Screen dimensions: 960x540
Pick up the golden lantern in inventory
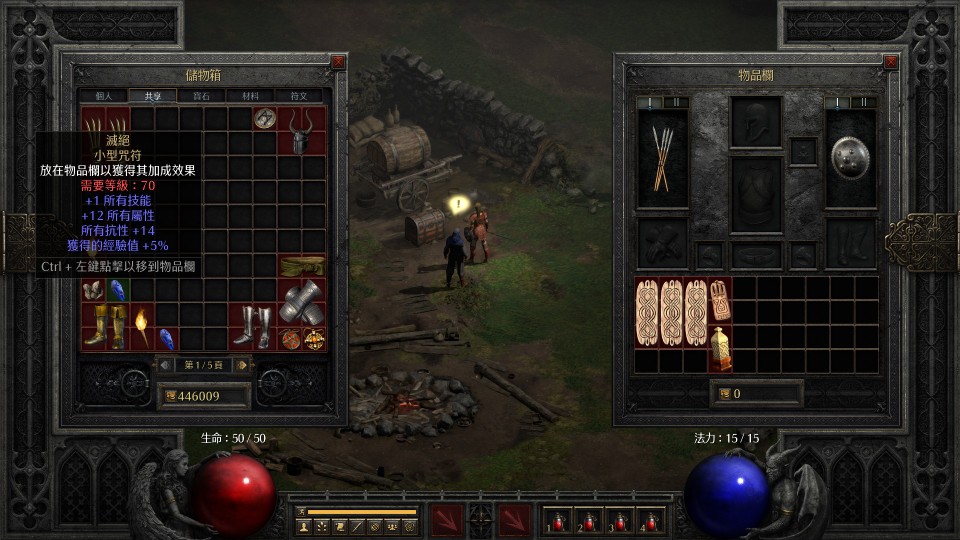click(720, 349)
